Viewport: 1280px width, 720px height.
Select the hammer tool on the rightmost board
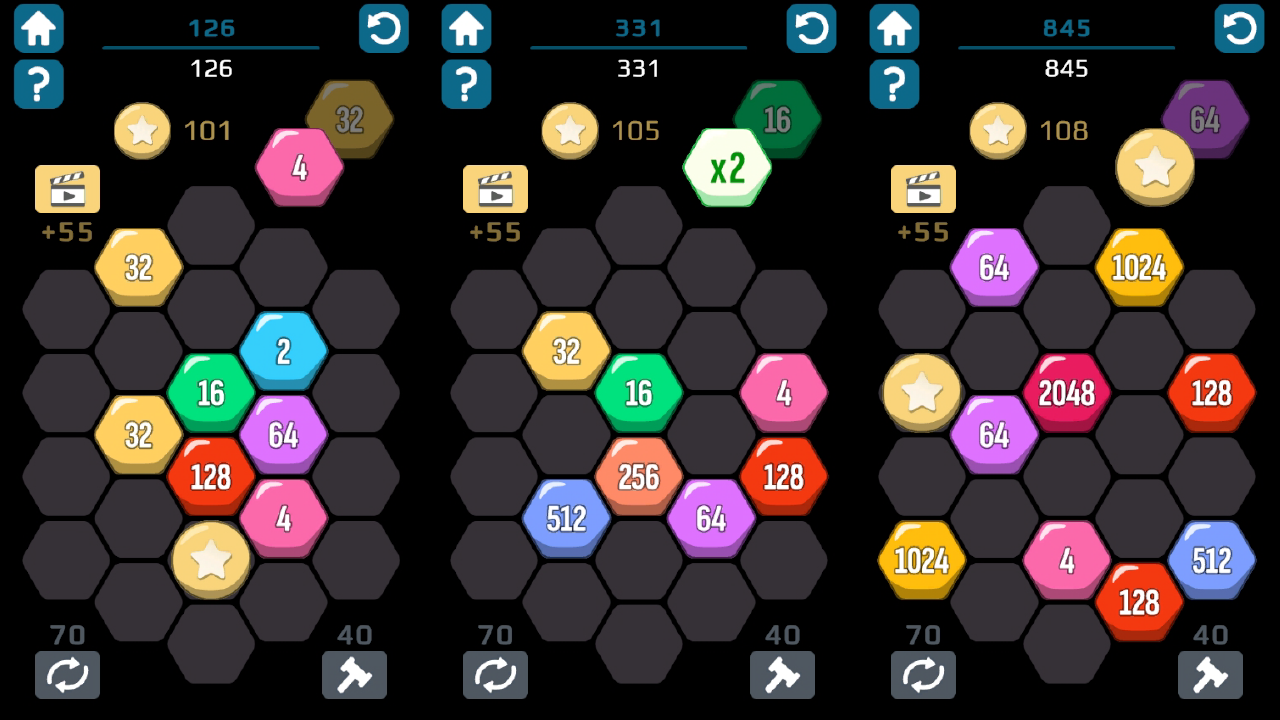tap(1210, 675)
